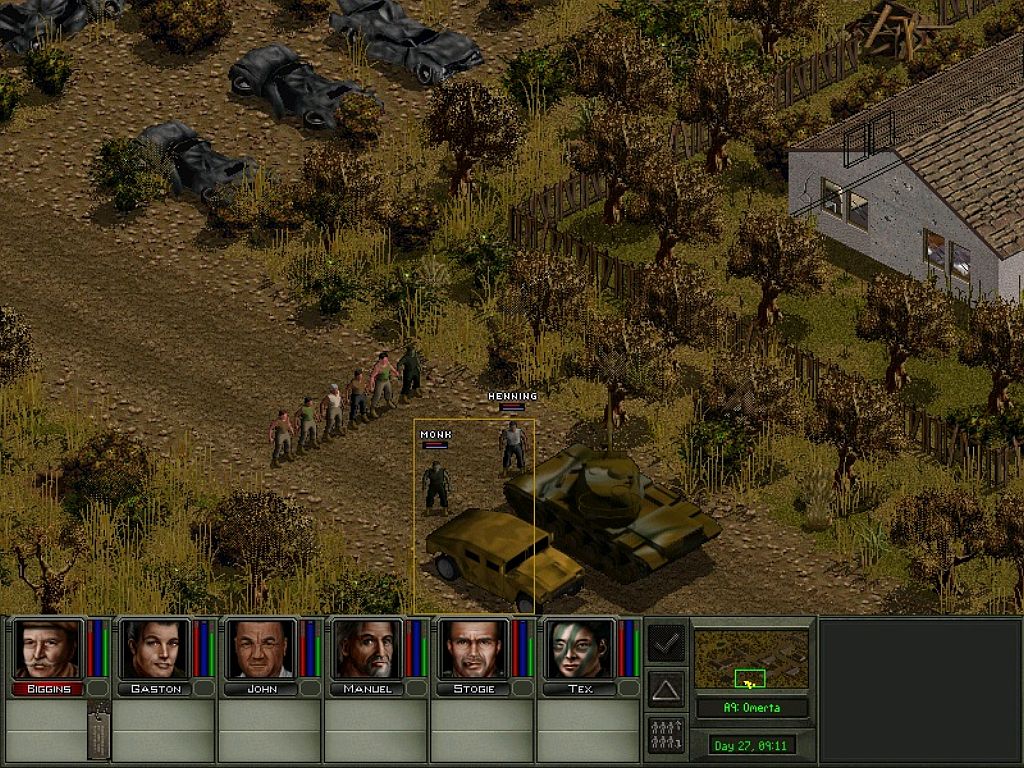Viewport: 1024px width, 768px height.
Task: Select John's mercenary portrait
Action: click(x=261, y=649)
